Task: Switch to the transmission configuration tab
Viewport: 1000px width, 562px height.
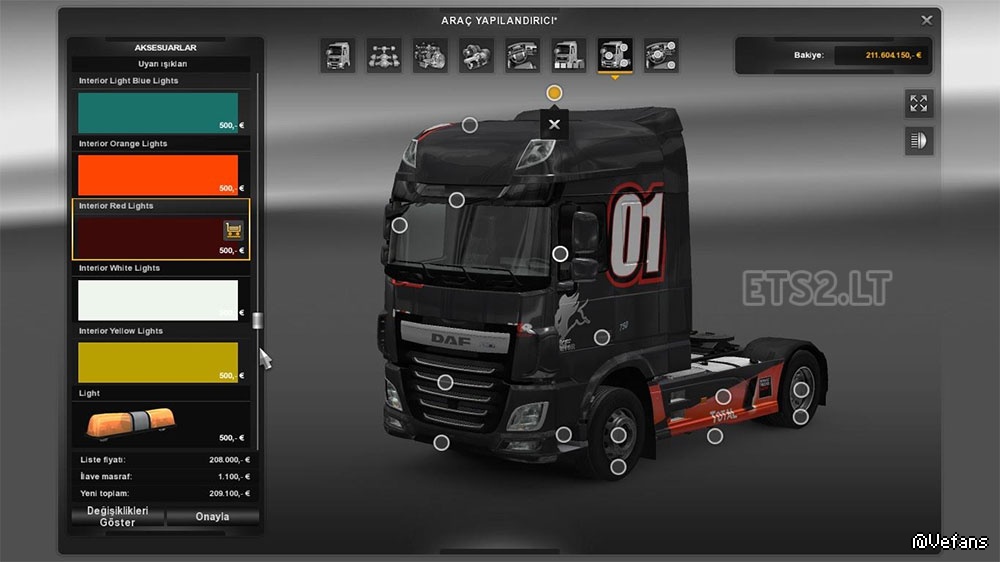Action: pos(476,55)
